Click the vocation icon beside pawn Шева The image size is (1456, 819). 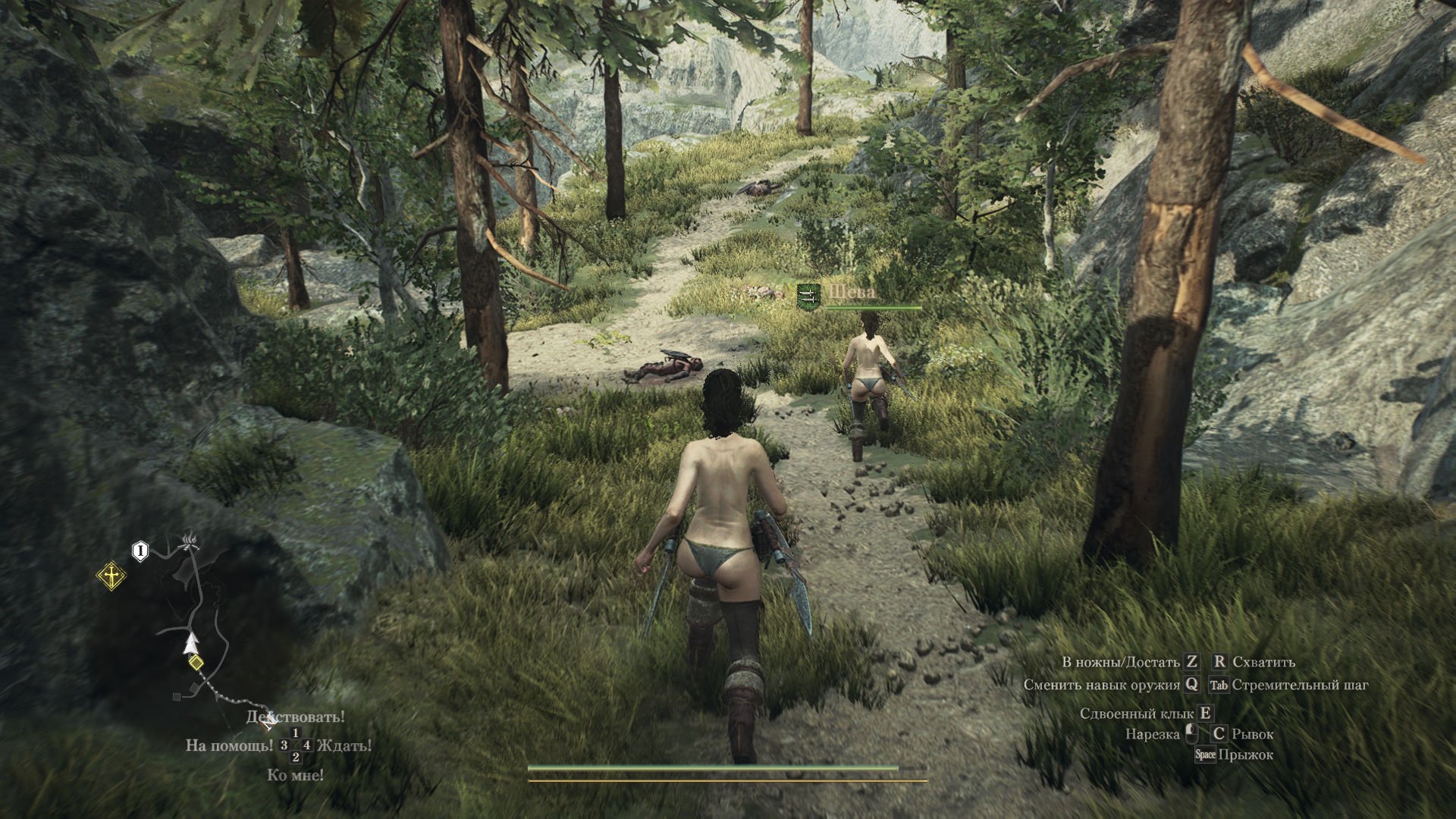809,296
